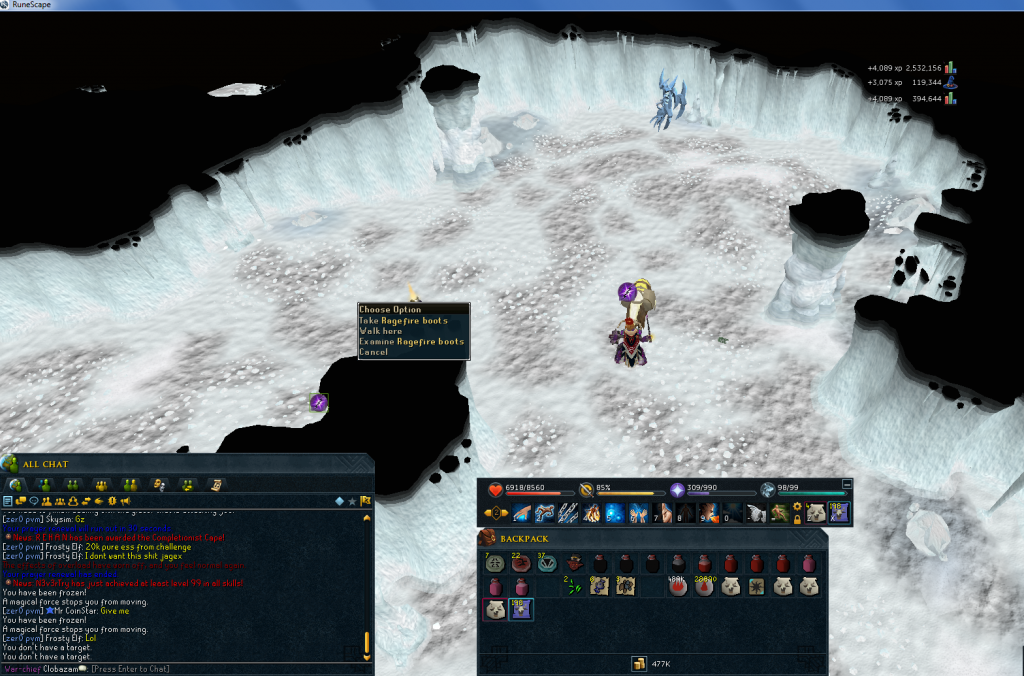Image resolution: width=1024 pixels, height=676 pixels.
Task: Click the megaphone chat filter icon
Action: click(125, 501)
